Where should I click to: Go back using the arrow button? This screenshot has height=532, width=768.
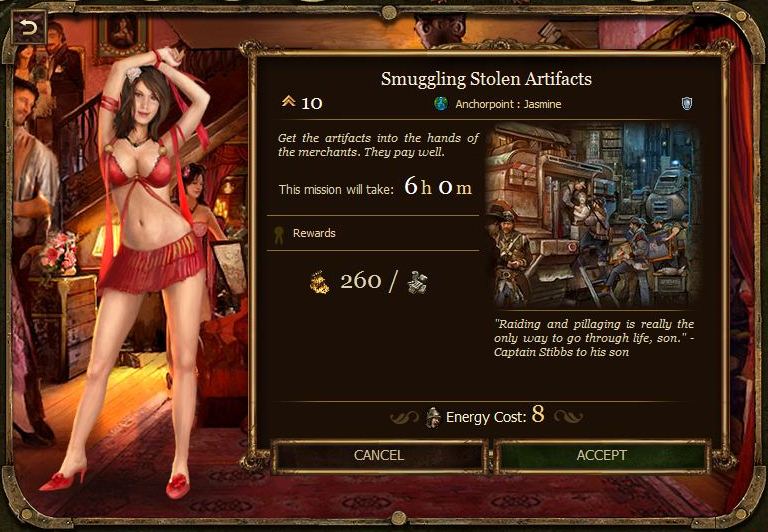(x=28, y=27)
